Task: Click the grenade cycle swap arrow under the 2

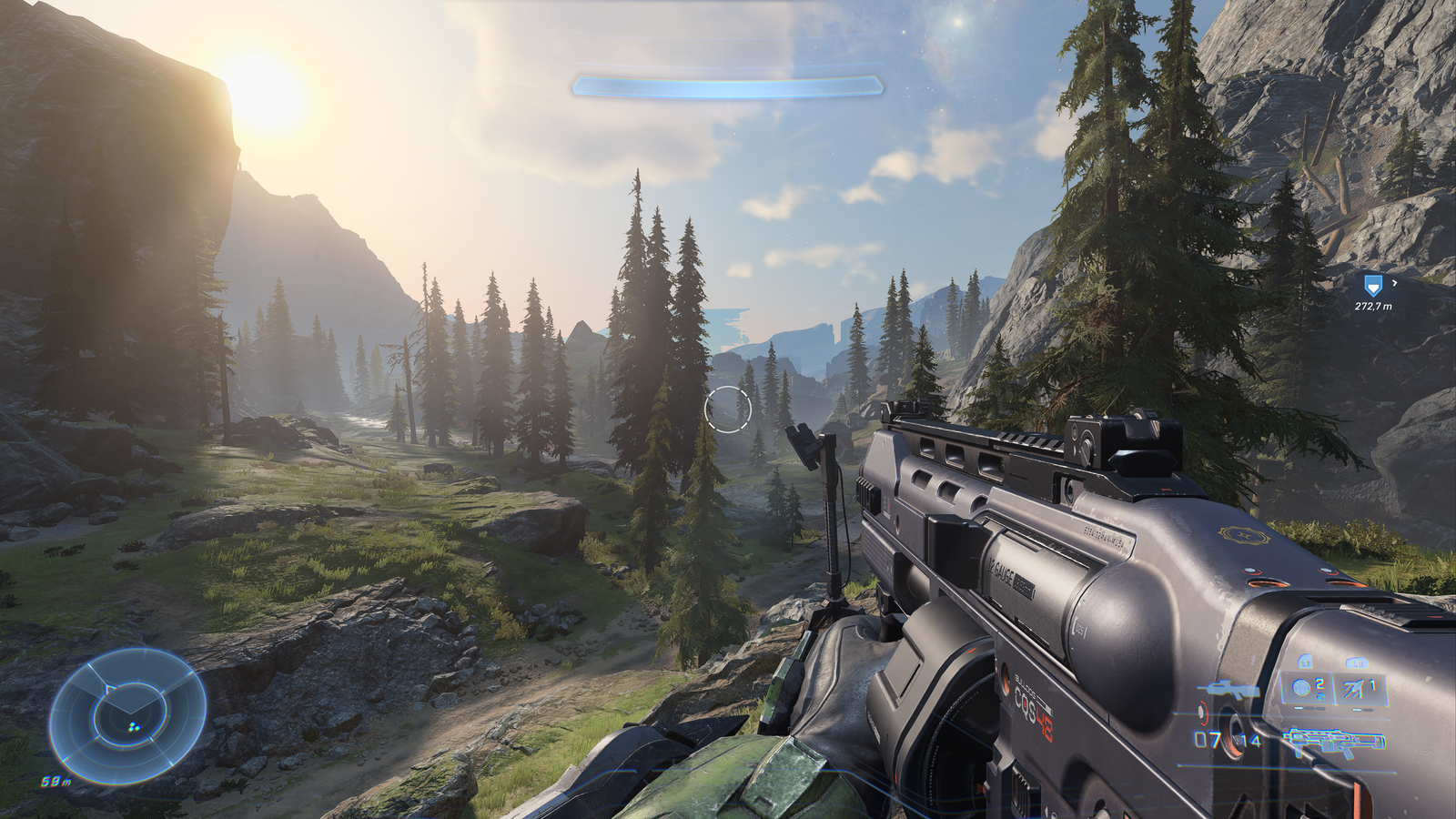Action: coord(1319,696)
